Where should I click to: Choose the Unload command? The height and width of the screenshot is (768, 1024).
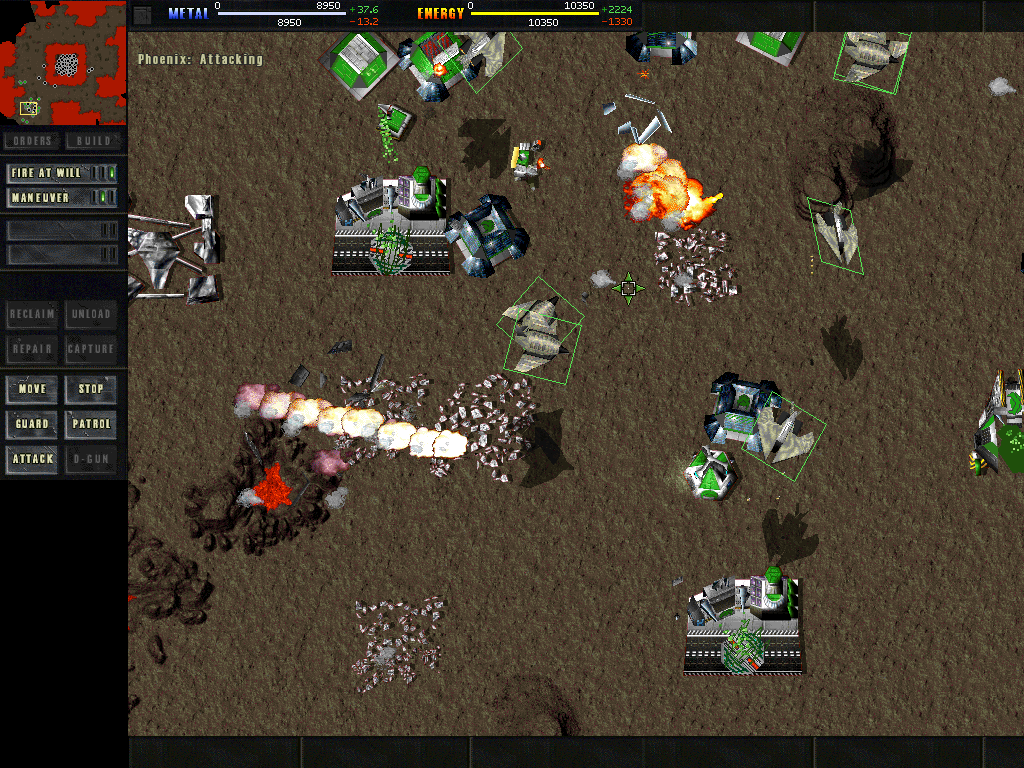91,314
